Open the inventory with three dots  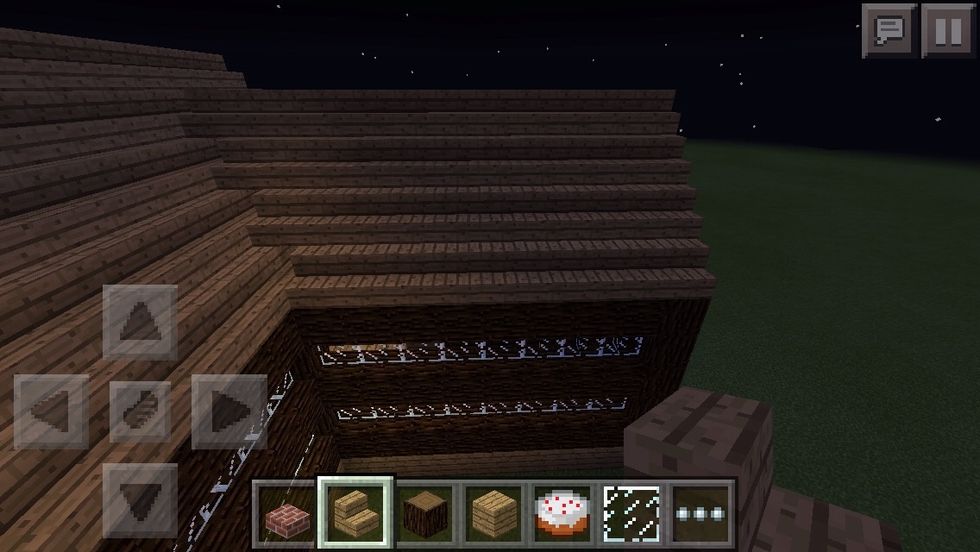(x=701, y=514)
